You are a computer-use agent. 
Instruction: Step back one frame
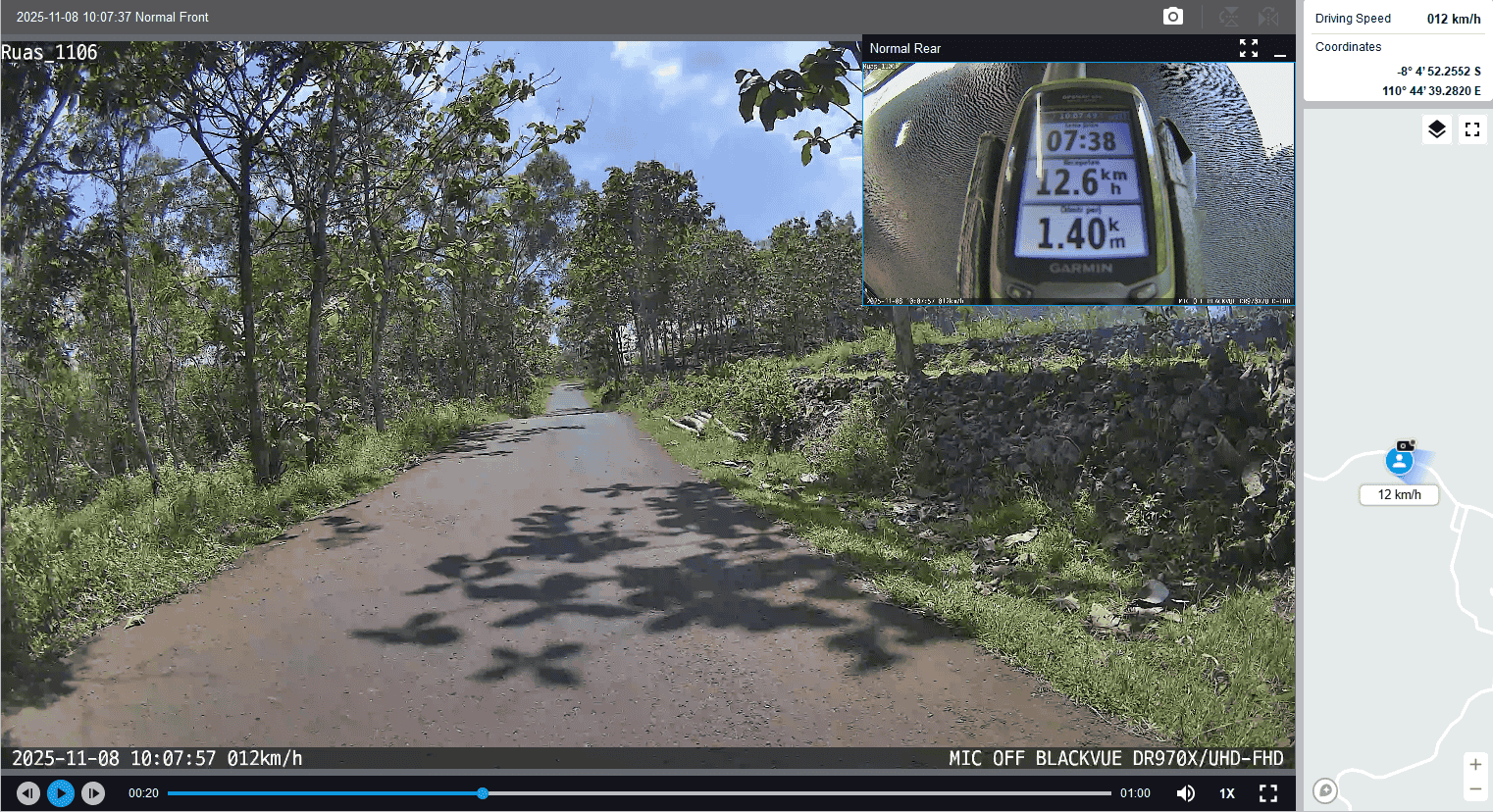(x=28, y=793)
